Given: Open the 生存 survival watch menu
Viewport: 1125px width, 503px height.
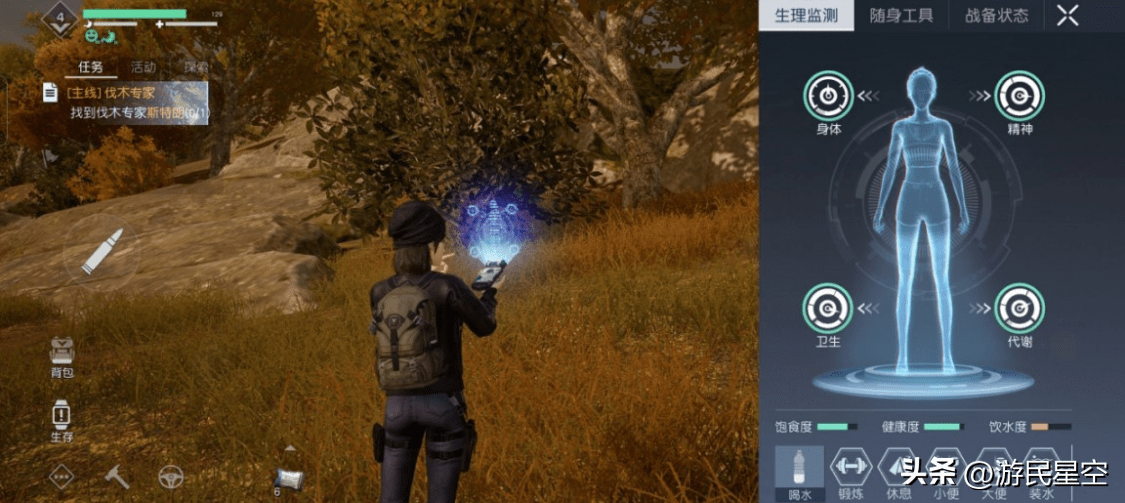Looking at the screenshot, I should pyautogui.click(x=62, y=419).
